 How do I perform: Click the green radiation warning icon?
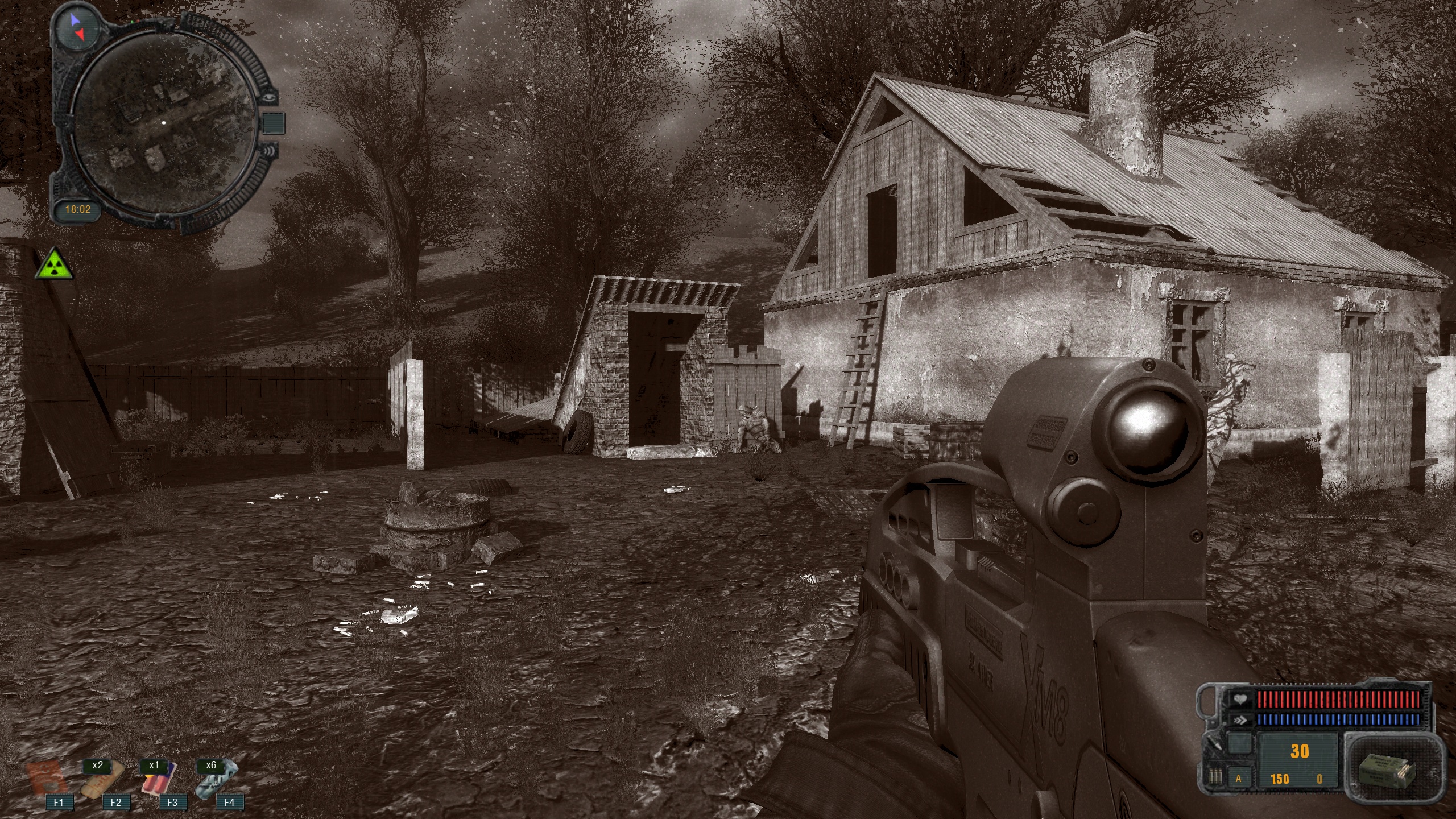pyautogui.click(x=54, y=264)
